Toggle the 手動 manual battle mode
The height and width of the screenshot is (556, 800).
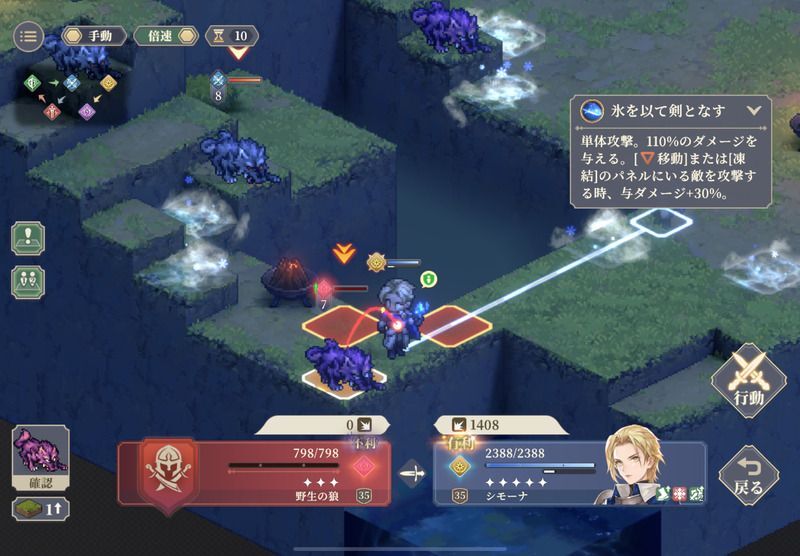[95, 36]
